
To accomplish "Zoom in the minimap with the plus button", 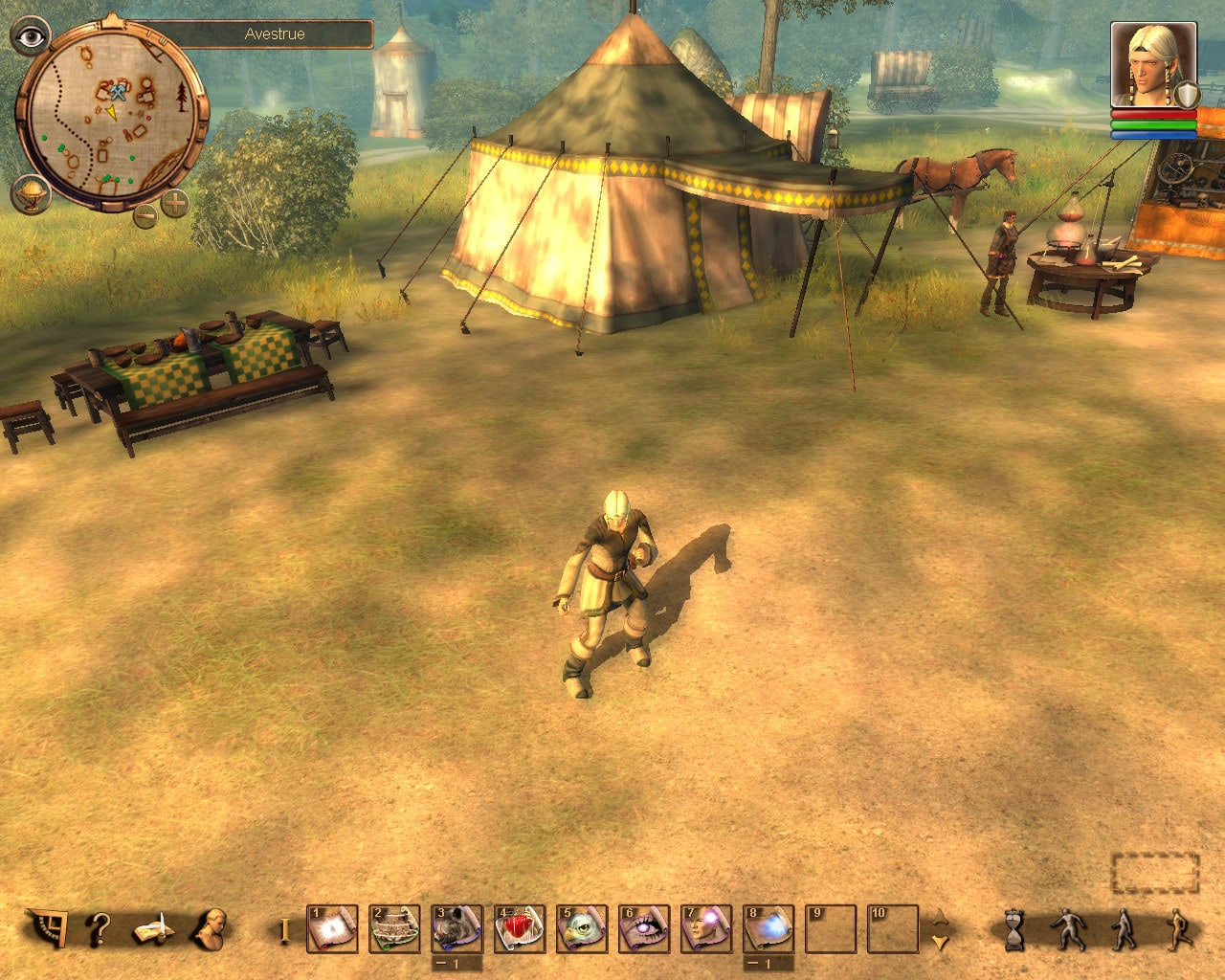I will pos(174,203).
